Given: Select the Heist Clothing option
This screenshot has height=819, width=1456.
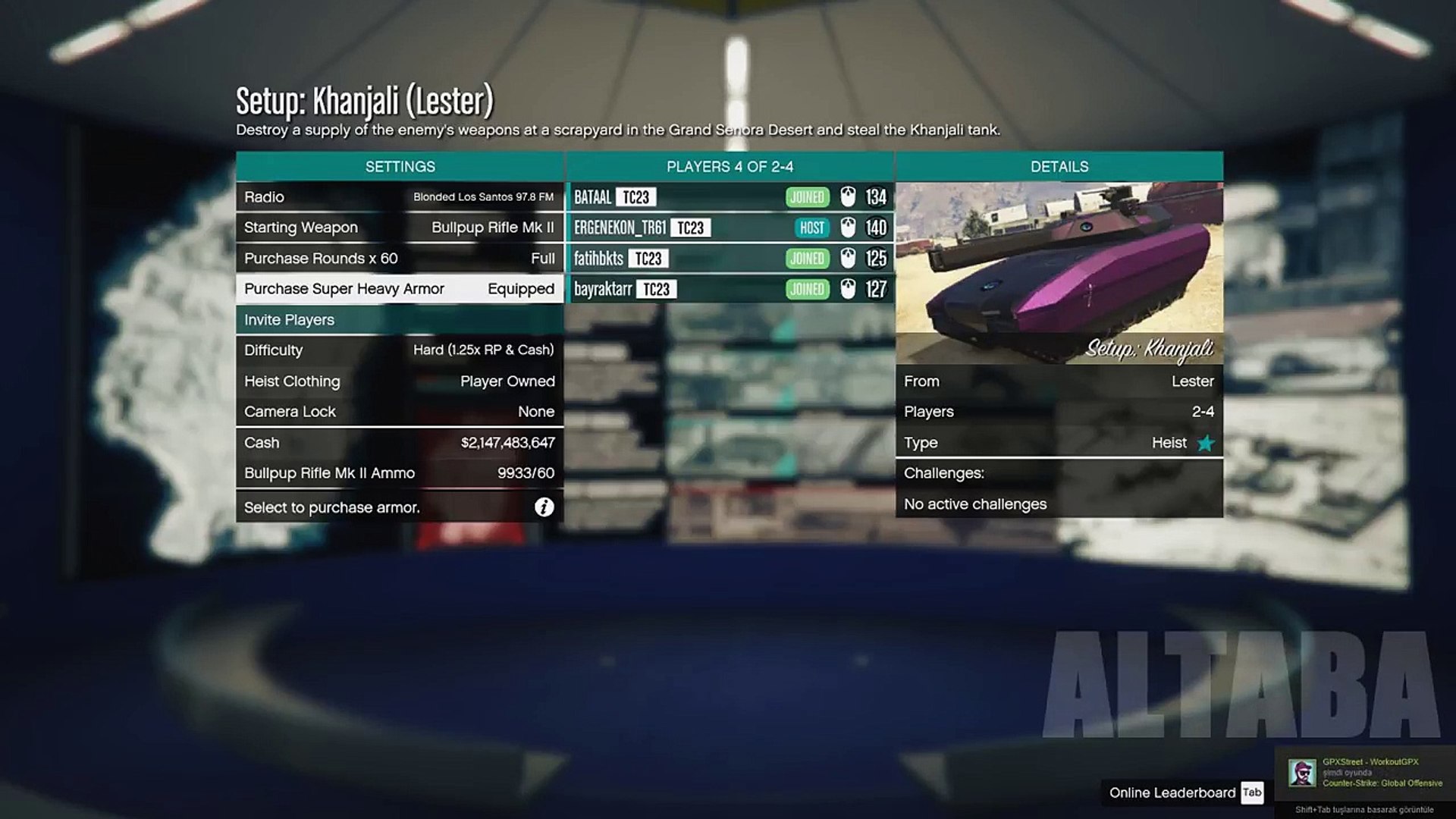Looking at the screenshot, I should tap(399, 381).
